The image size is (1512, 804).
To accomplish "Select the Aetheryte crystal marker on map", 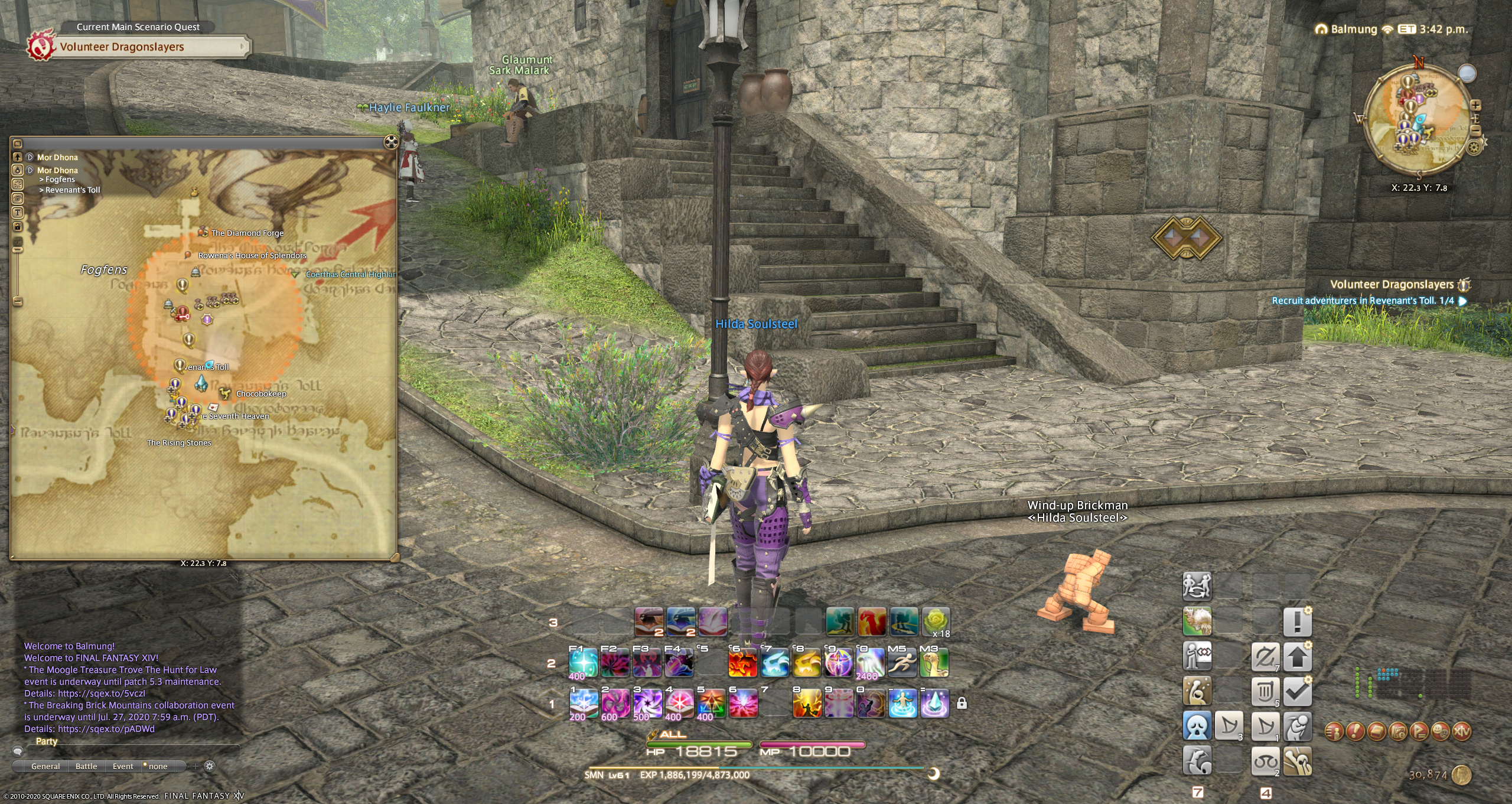I will [x=201, y=384].
